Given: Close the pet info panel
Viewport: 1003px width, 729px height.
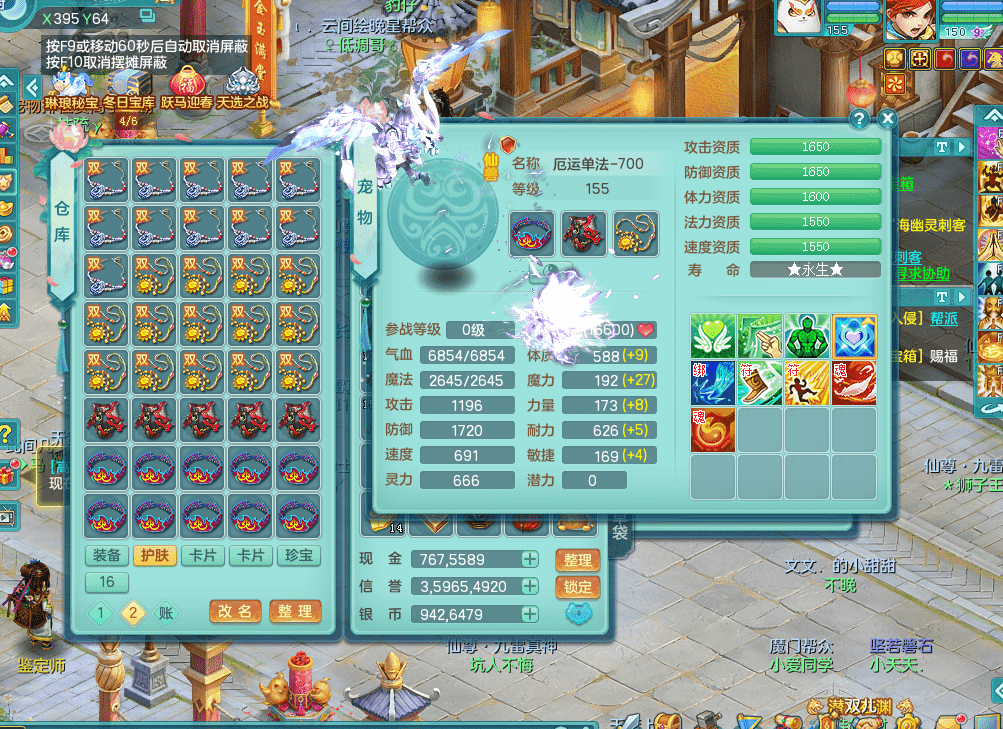Looking at the screenshot, I should click(x=887, y=119).
